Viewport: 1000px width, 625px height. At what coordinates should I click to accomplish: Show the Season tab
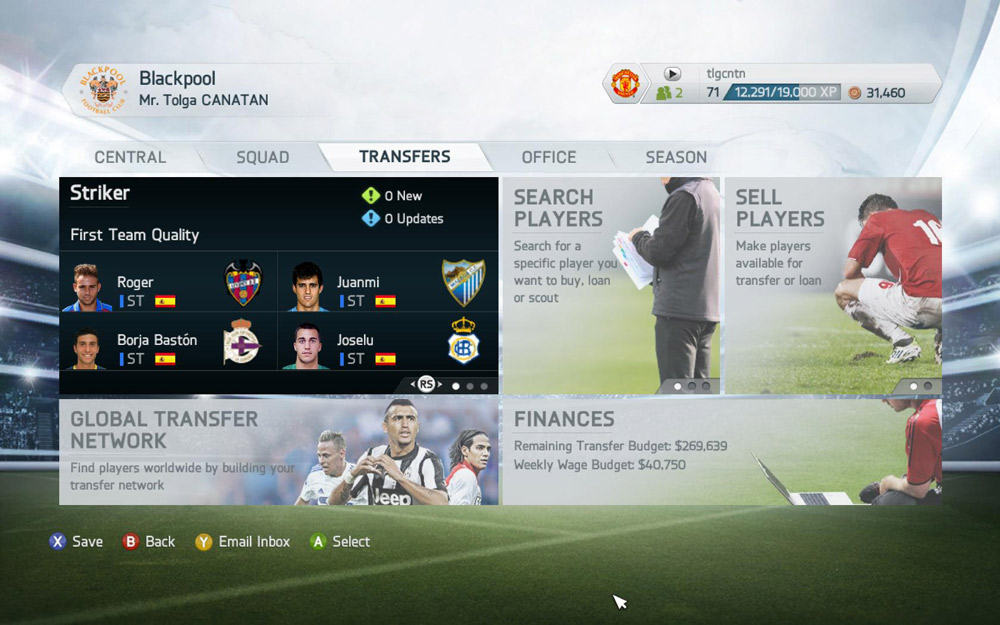[x=676, y=157]
